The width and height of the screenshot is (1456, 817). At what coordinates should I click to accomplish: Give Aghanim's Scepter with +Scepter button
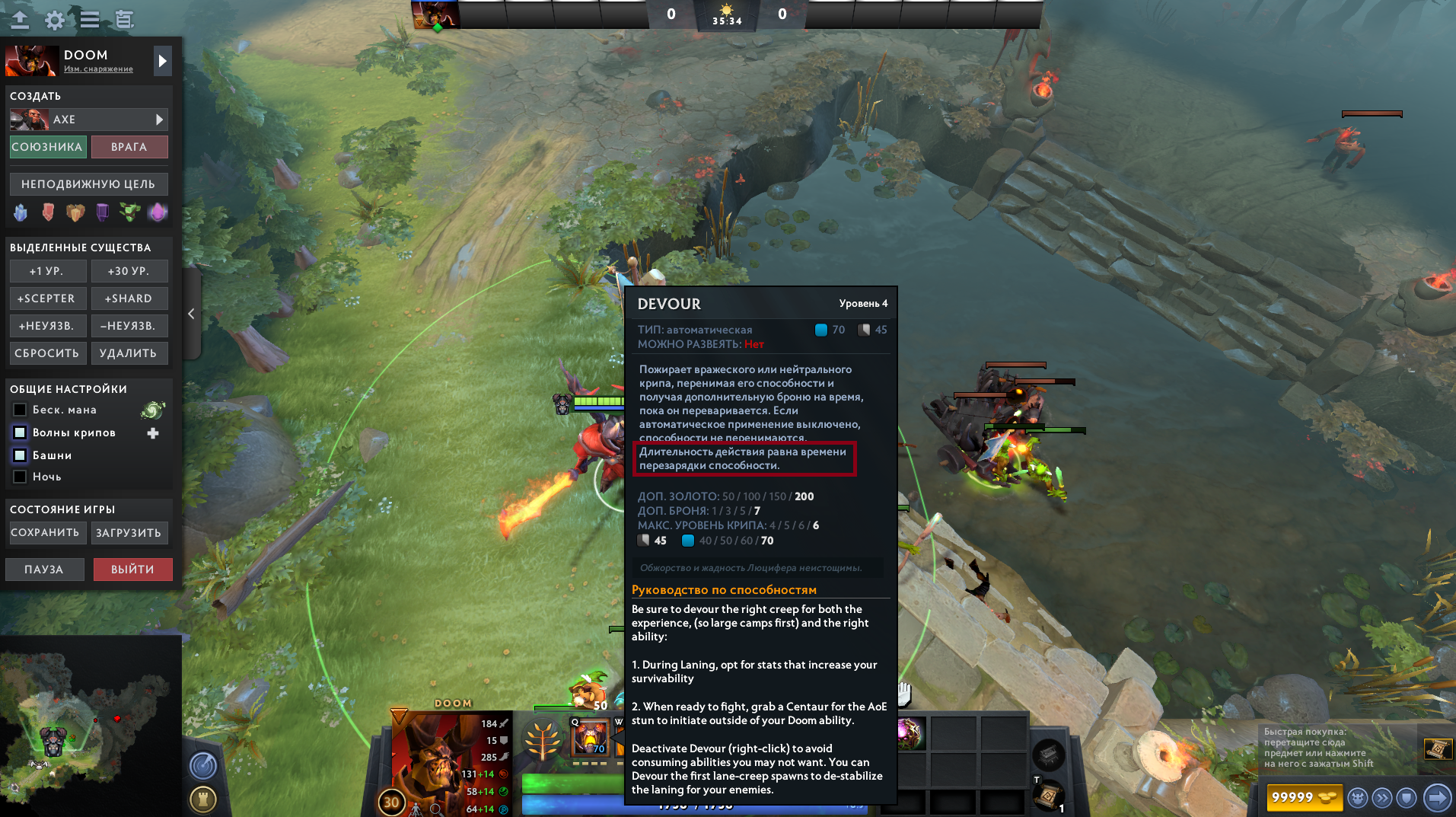pos(47,298)
